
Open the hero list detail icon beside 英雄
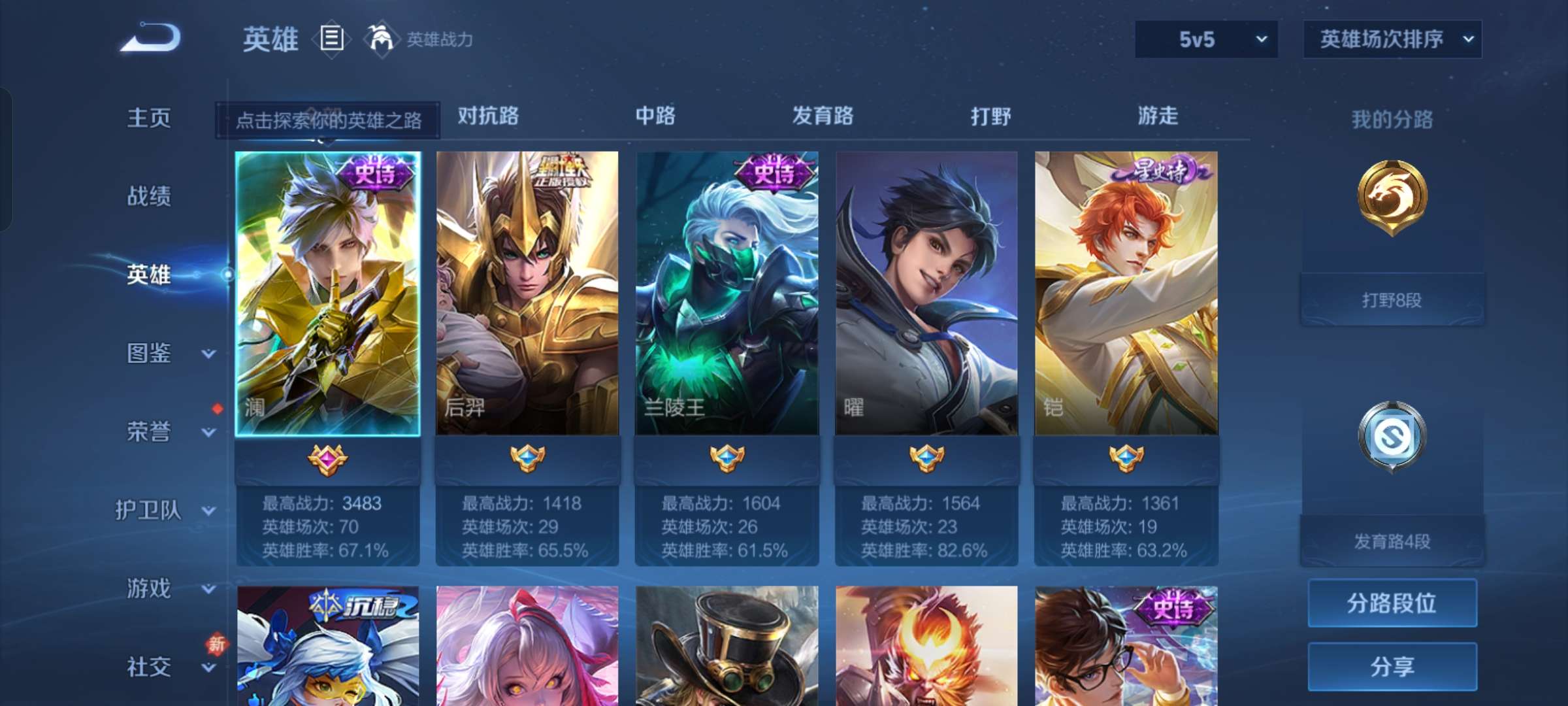coord(332,39)
